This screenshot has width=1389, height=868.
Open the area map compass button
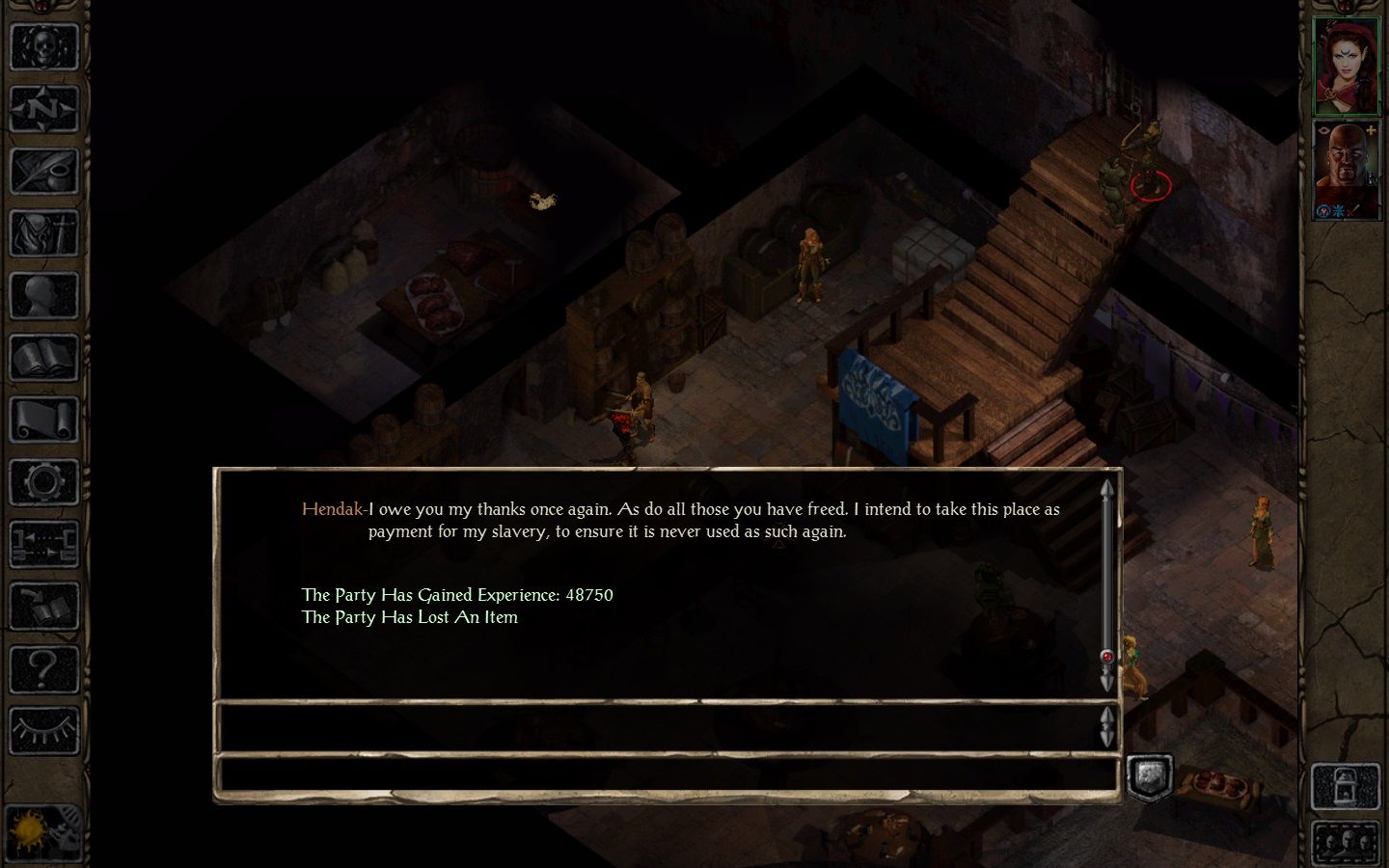(x=43, y=109)
